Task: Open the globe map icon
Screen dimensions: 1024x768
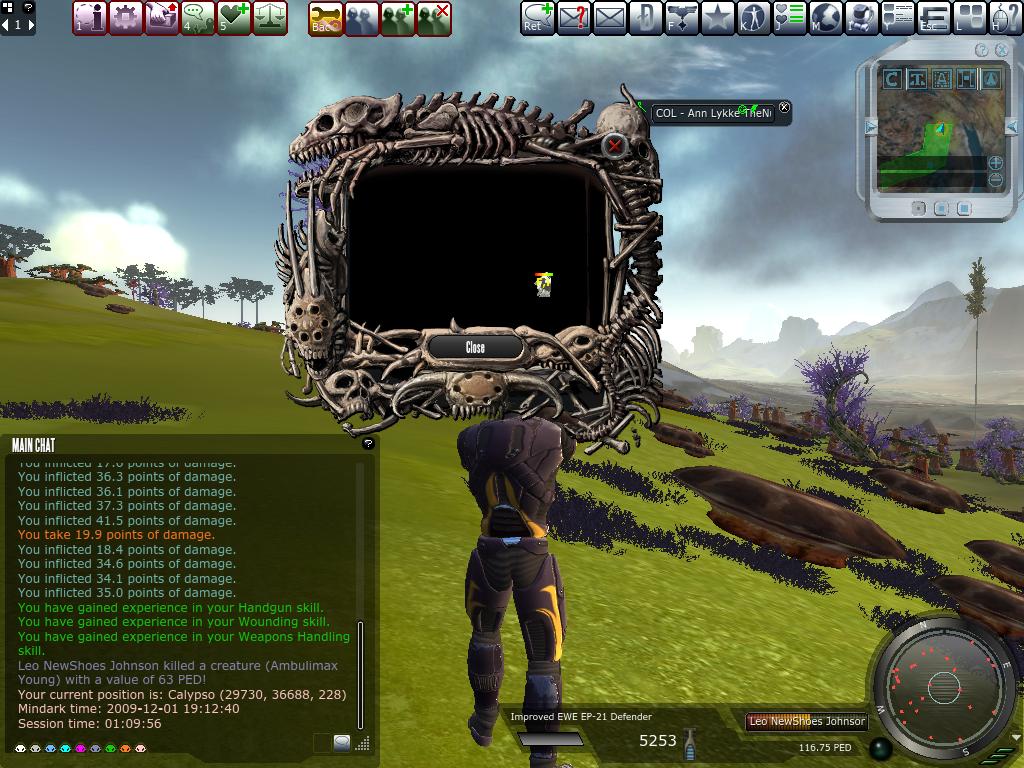Action: (x=826, y=17)
